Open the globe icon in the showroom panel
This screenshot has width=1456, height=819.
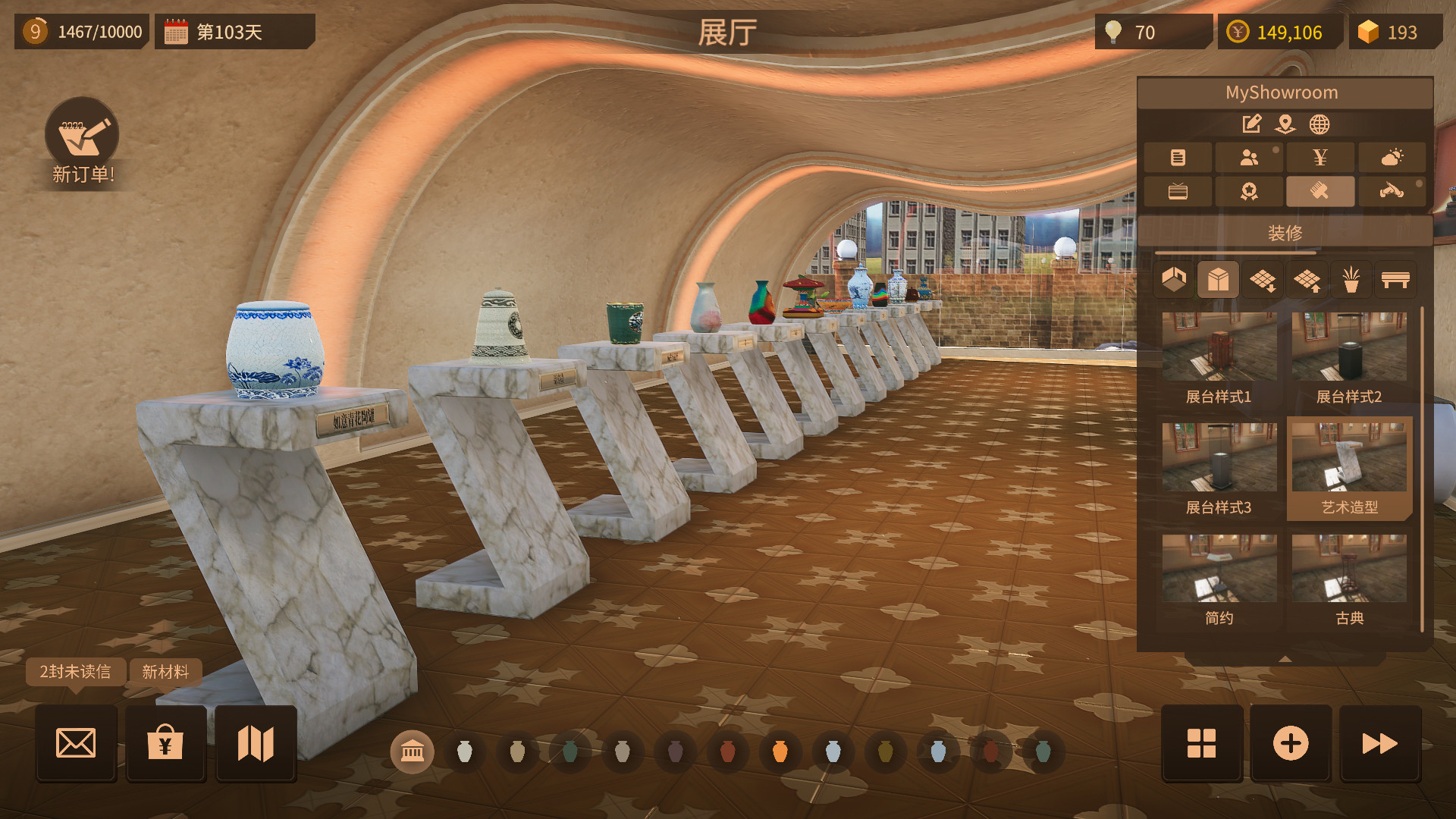pos(1319,124)
